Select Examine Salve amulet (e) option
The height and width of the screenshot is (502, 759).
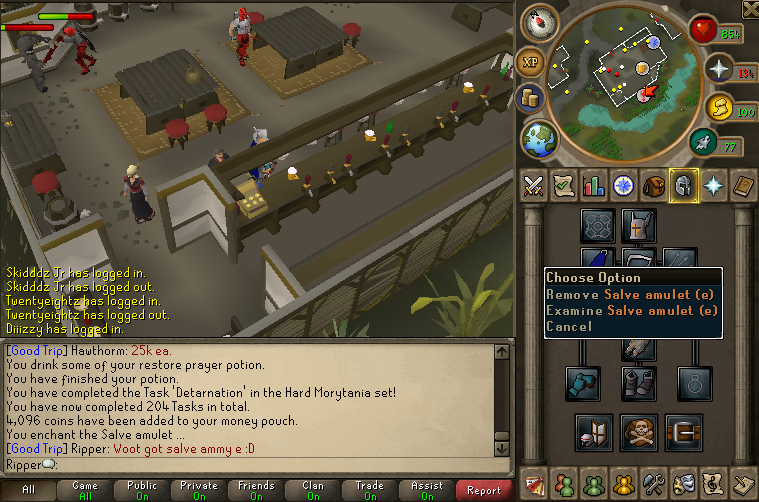(x=631, y=310)
